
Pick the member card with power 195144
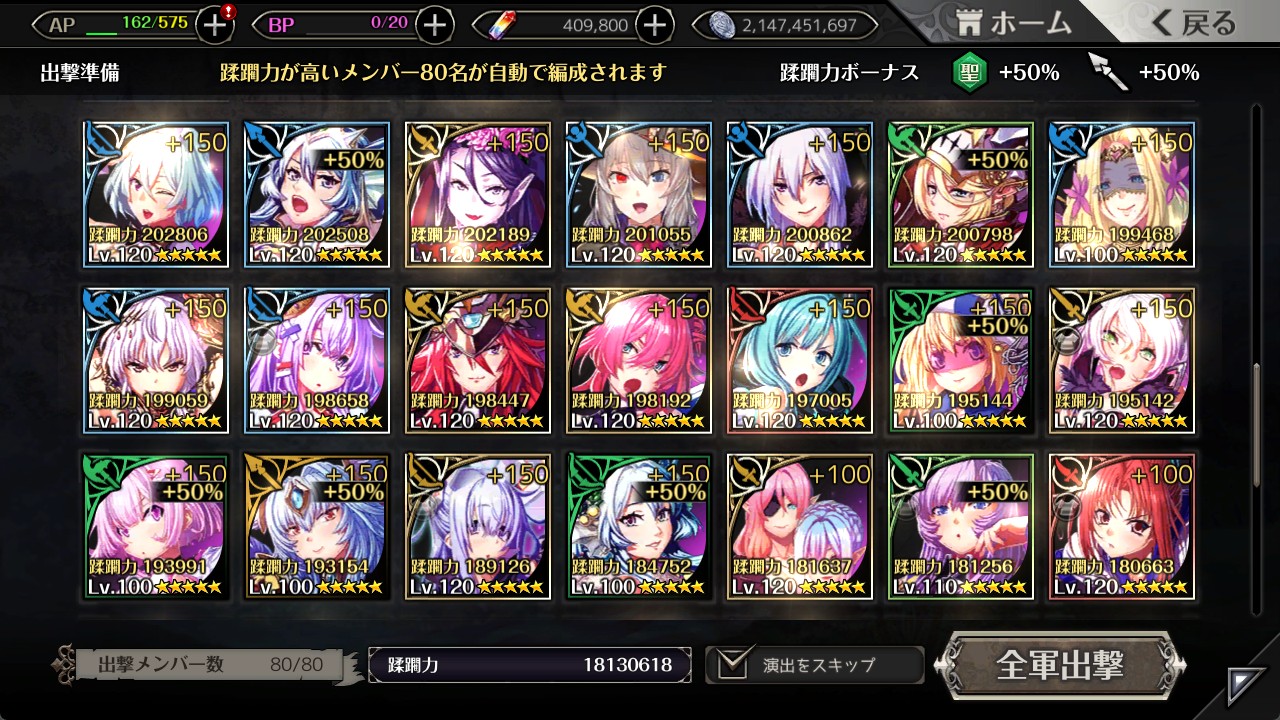(x=960, y=360)
